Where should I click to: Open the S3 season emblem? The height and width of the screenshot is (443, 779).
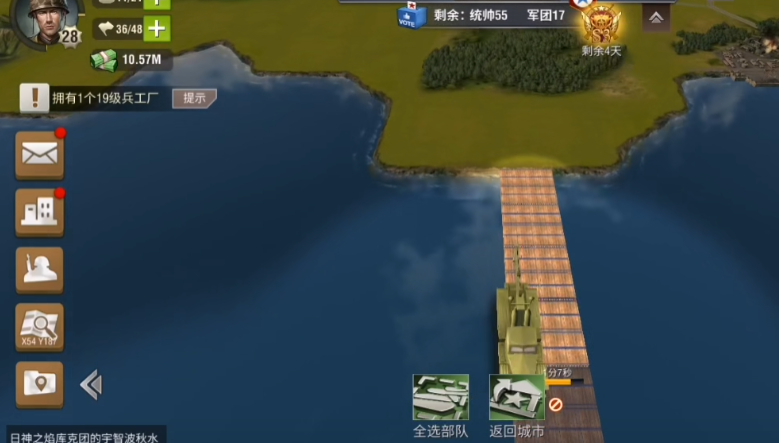tap(601, 23)
